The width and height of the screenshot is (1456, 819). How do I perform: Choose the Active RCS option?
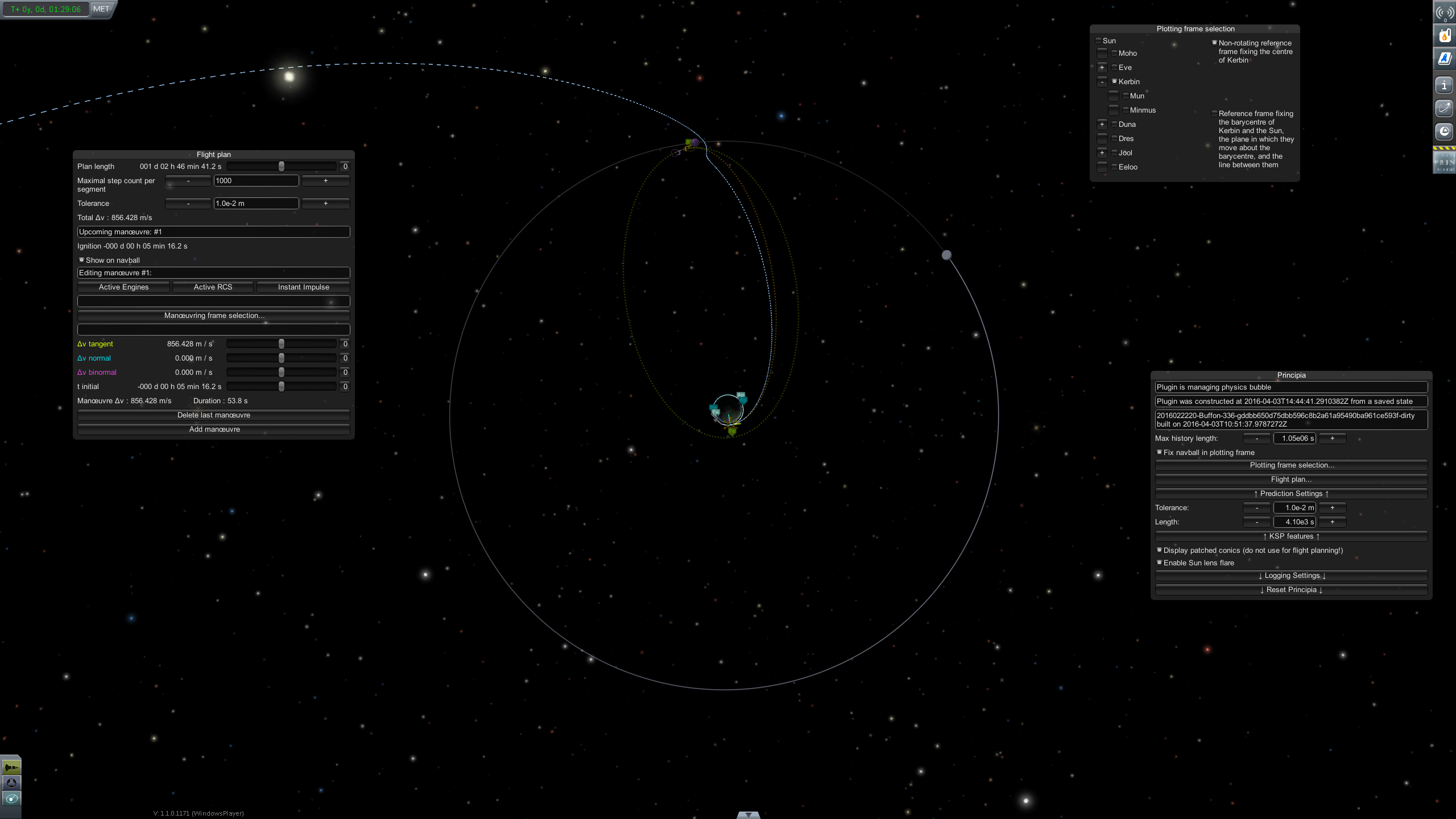pos(213,287)
